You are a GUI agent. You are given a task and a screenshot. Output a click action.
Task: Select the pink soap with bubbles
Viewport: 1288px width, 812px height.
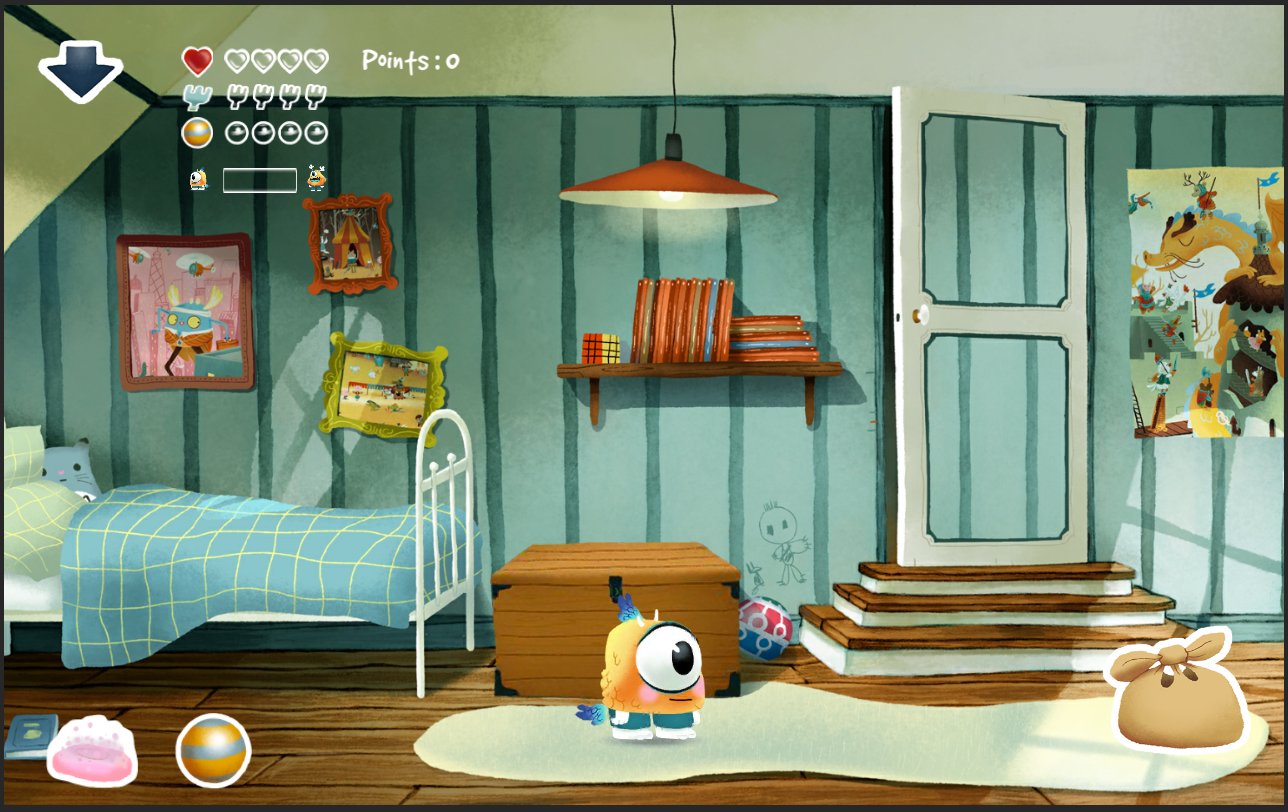click(x=93, y=752)
